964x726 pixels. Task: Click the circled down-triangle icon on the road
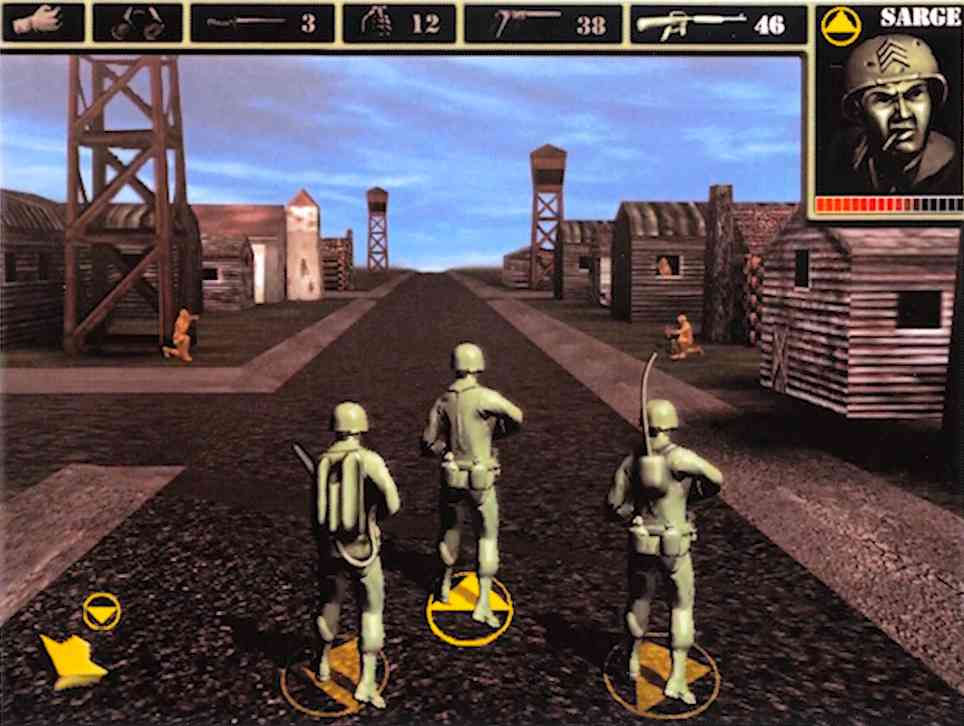coord(101,610)
